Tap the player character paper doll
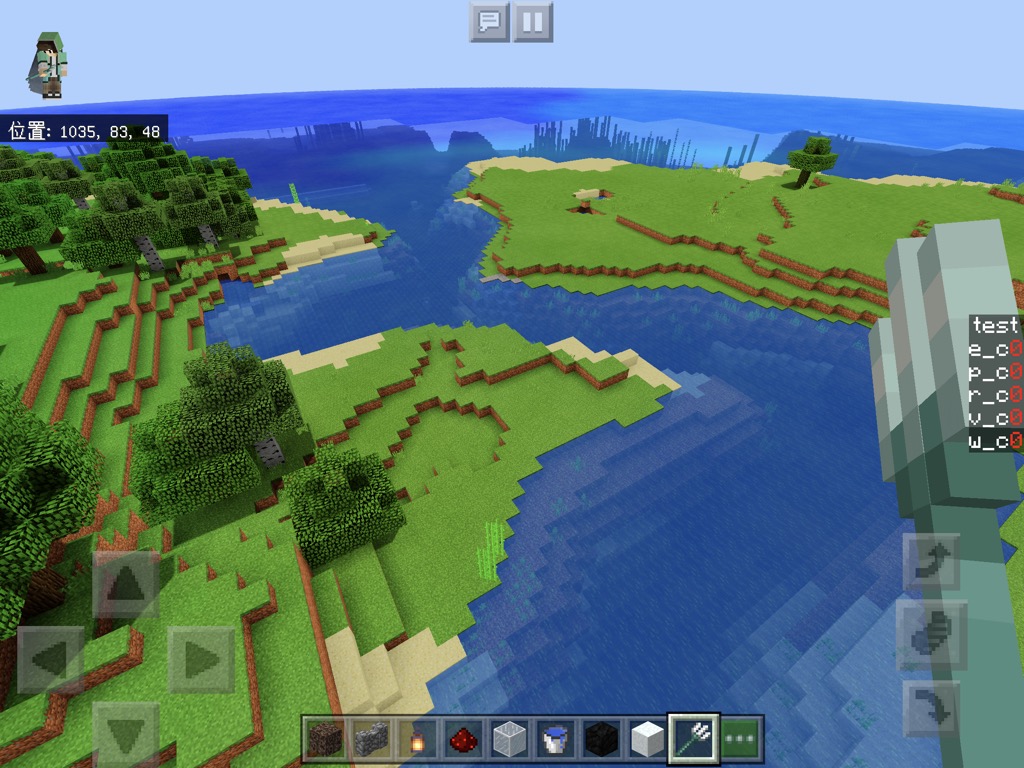 click(x=49, y=66)
